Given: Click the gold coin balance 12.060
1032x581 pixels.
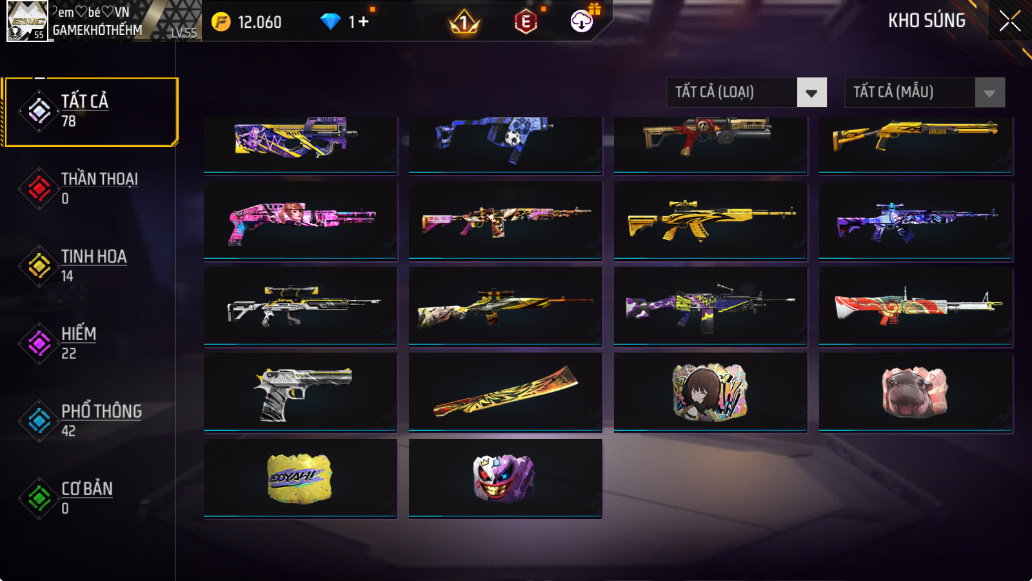Looking at the screenshot, I should [x=250, y=22].
